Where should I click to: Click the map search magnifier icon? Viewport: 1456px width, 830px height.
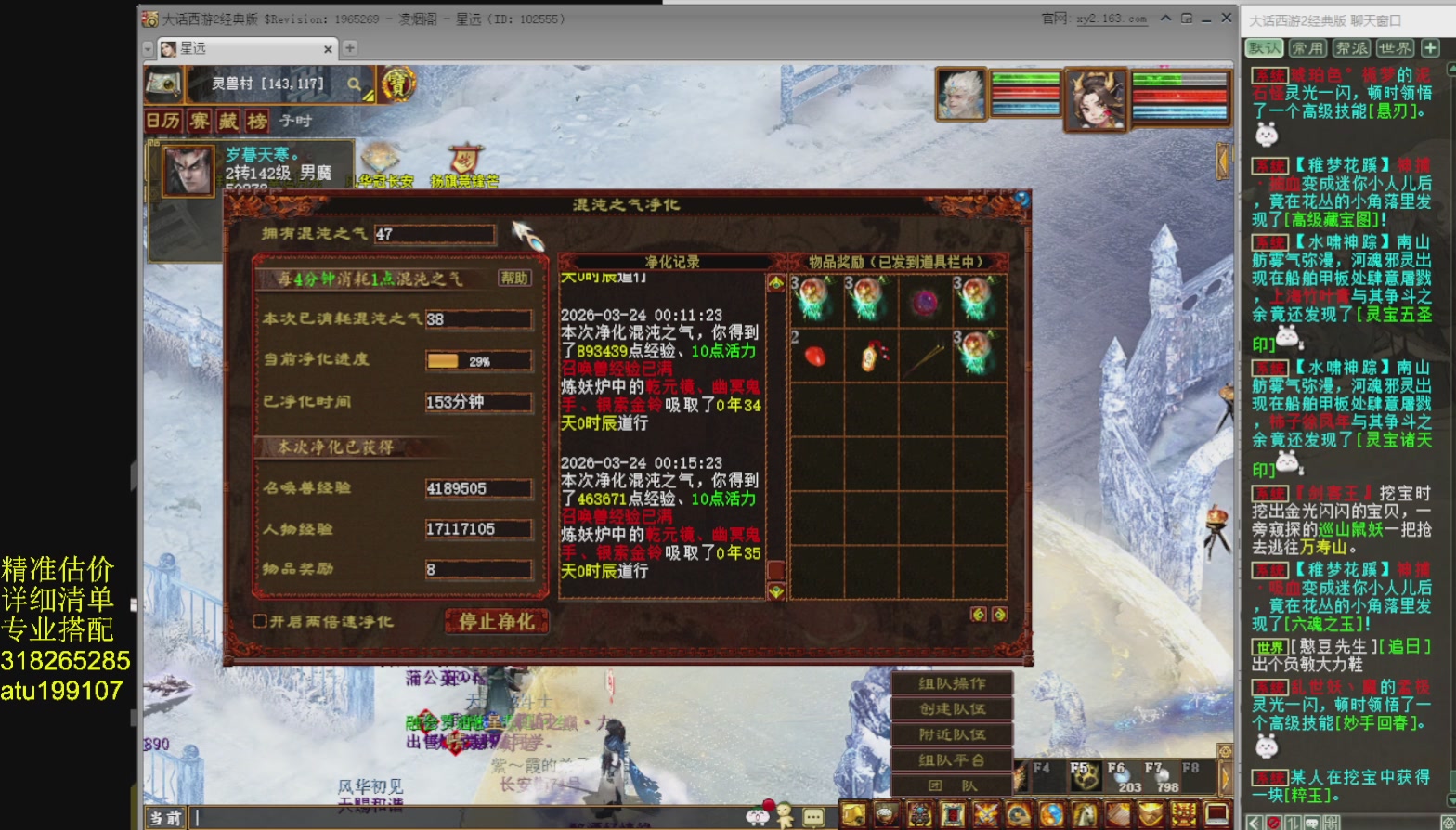[x=353, y=84]
